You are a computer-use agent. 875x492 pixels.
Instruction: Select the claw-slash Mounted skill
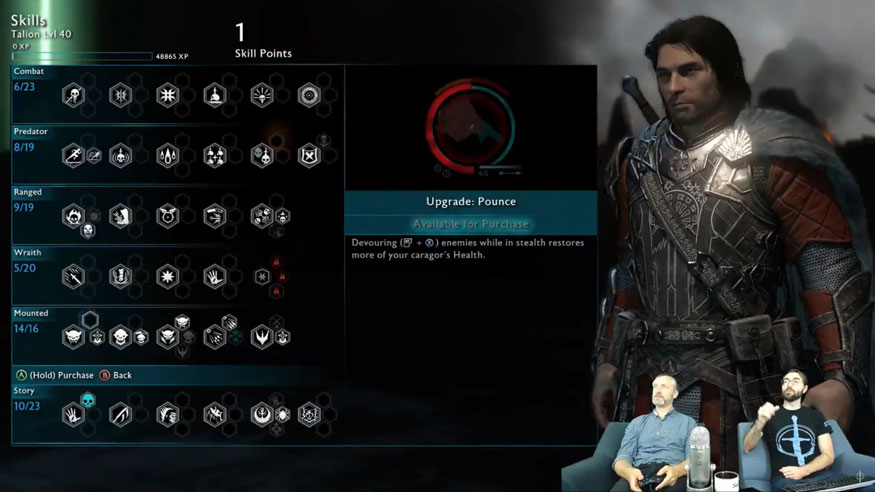[x=215, y=337]
